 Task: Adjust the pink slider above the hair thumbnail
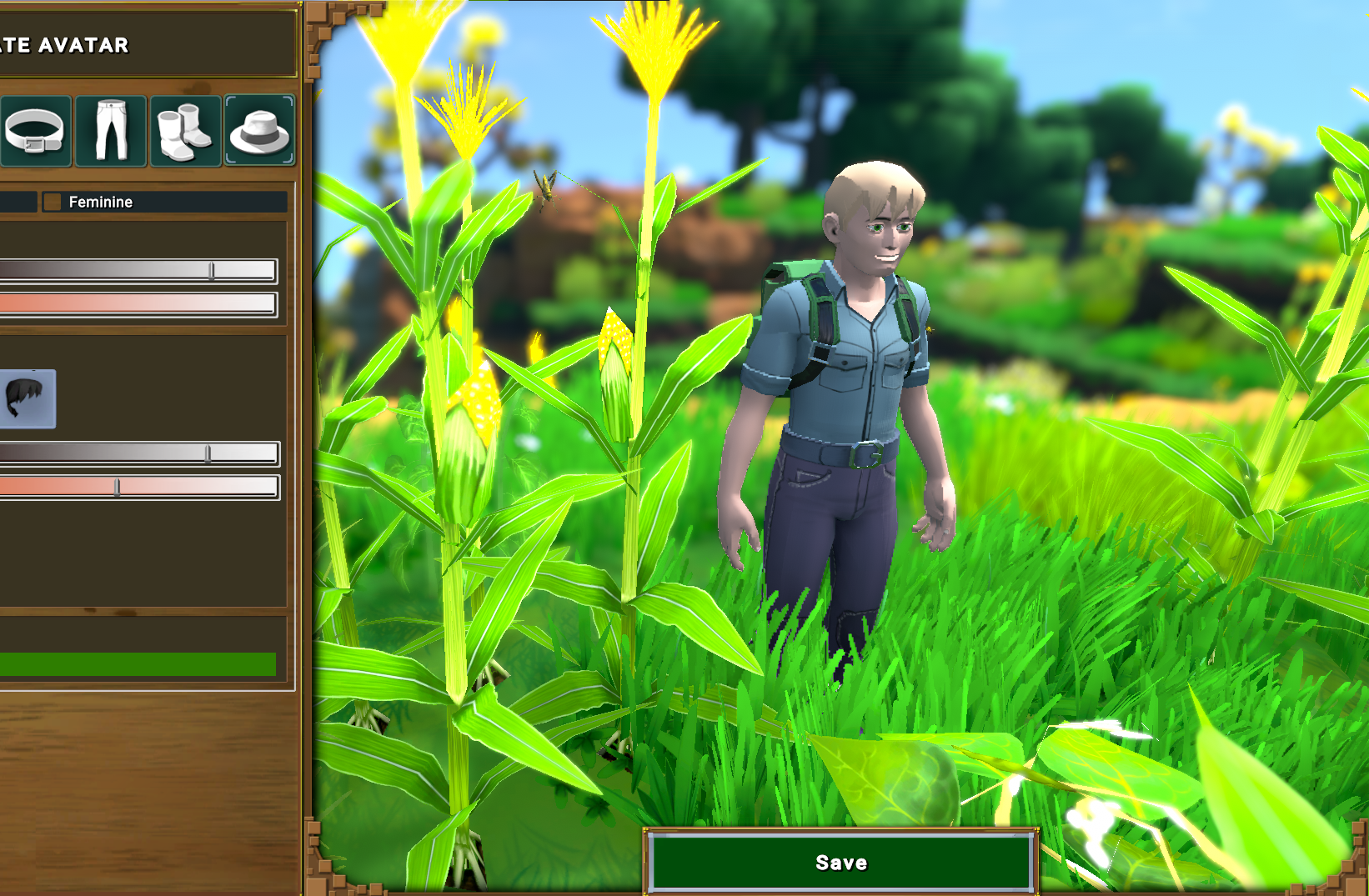pyautogui.click(x=138, y=303)
